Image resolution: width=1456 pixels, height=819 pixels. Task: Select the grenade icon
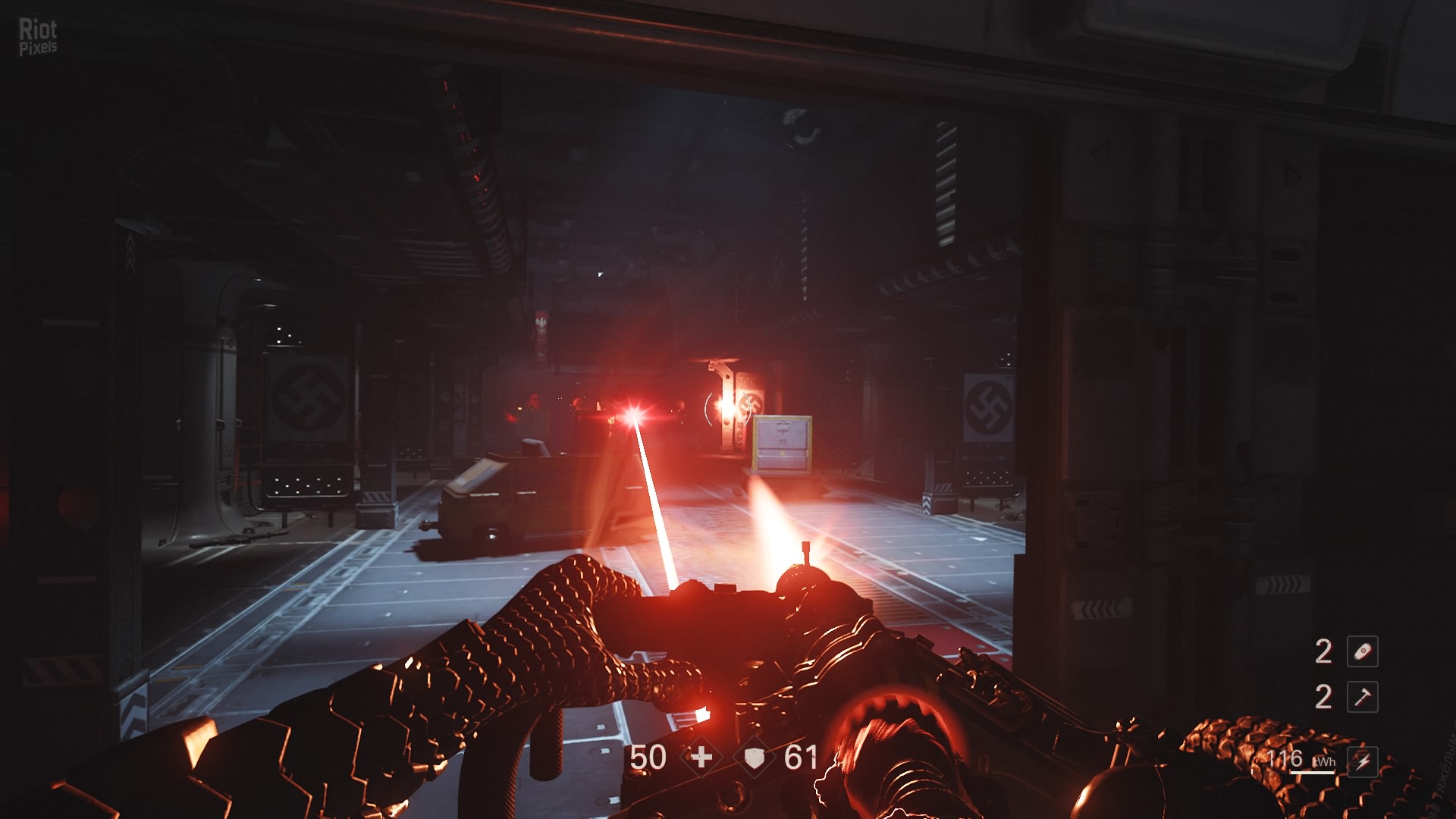tap(1362, 651)
